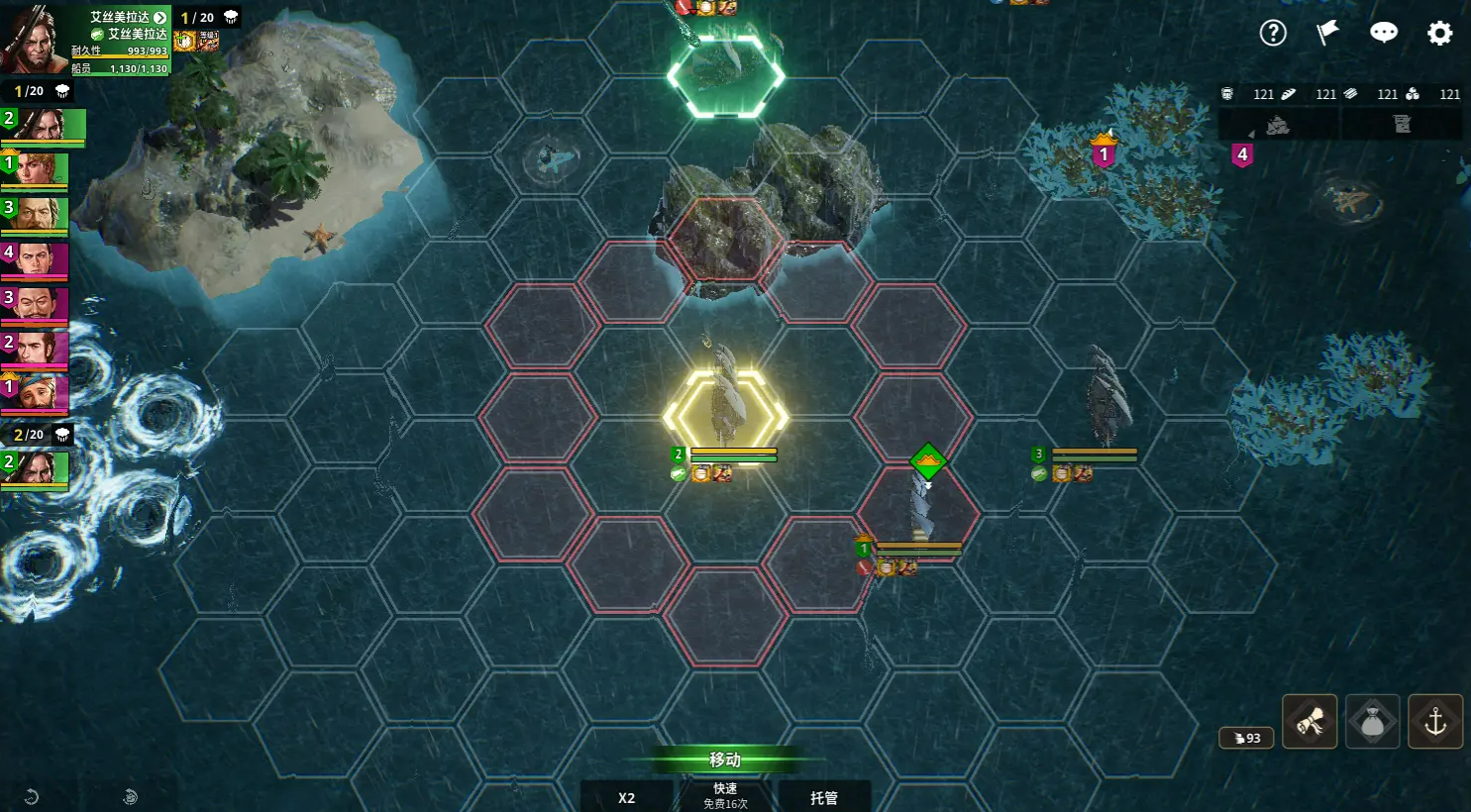Select the 移动 move action

coord(725,760)
